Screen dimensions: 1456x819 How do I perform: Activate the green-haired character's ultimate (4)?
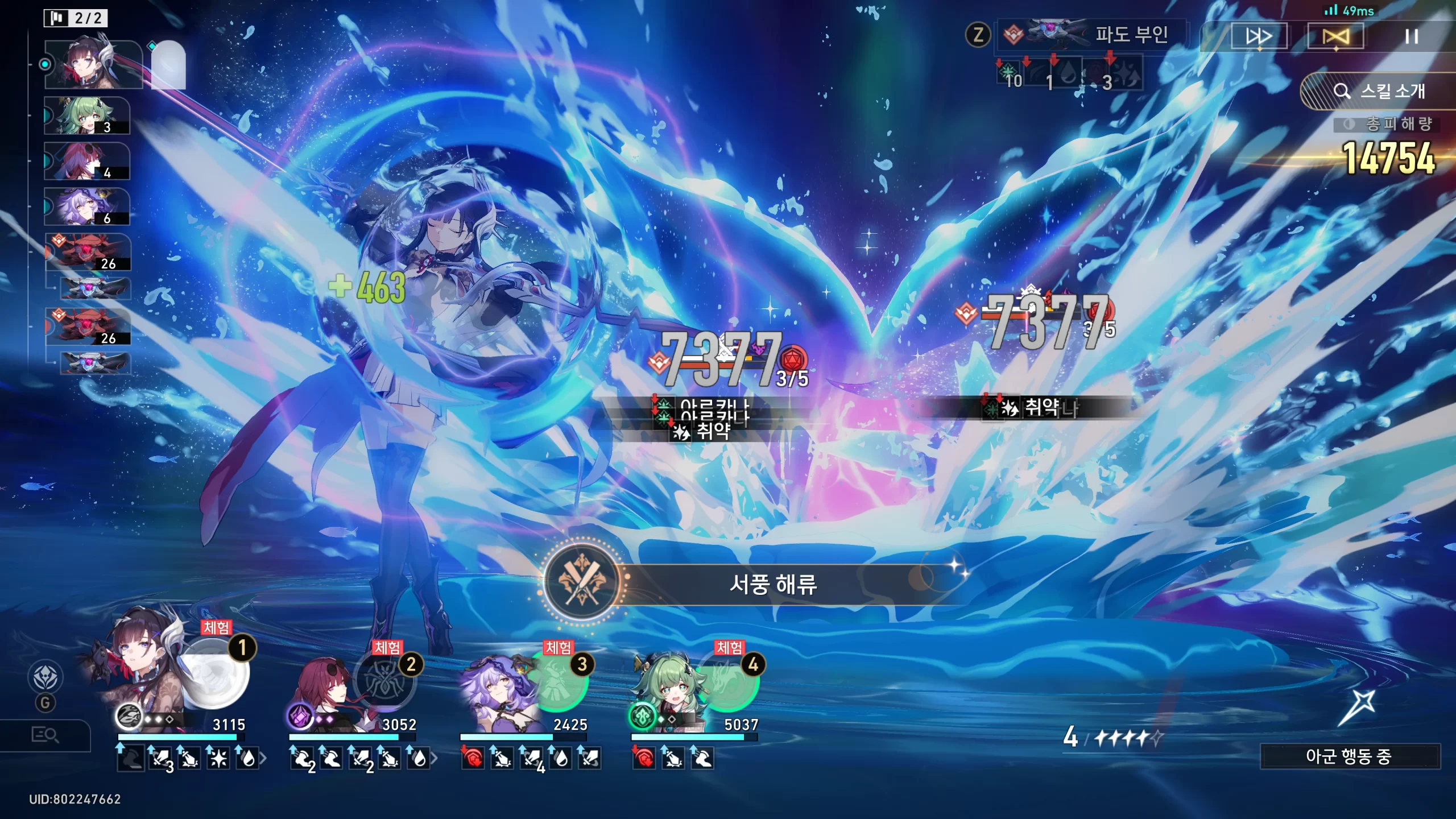pyautogui.click(x=728, y=681)
